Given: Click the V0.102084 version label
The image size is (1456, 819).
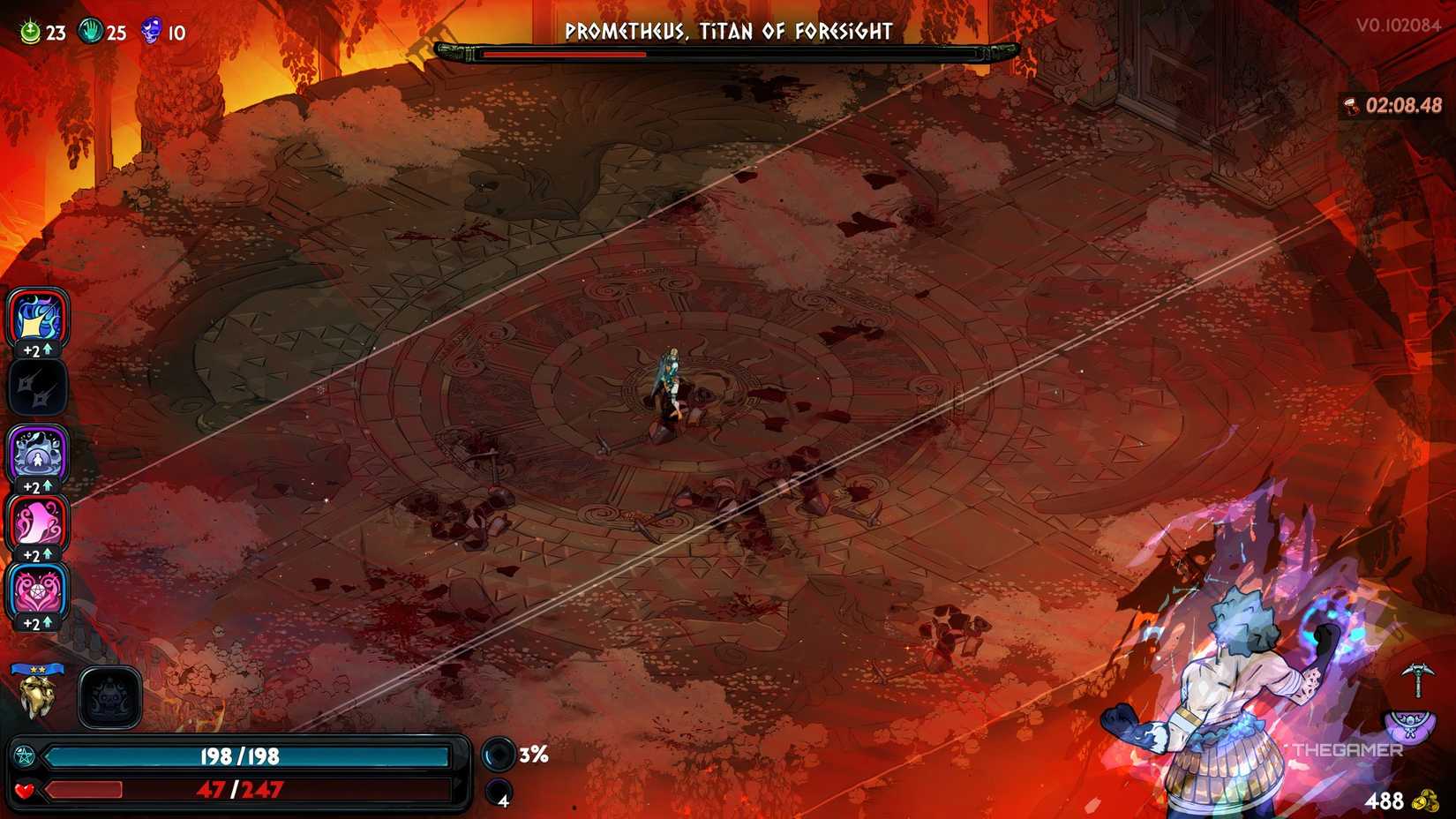Looking at the screenshot, I should point(1400,22).
